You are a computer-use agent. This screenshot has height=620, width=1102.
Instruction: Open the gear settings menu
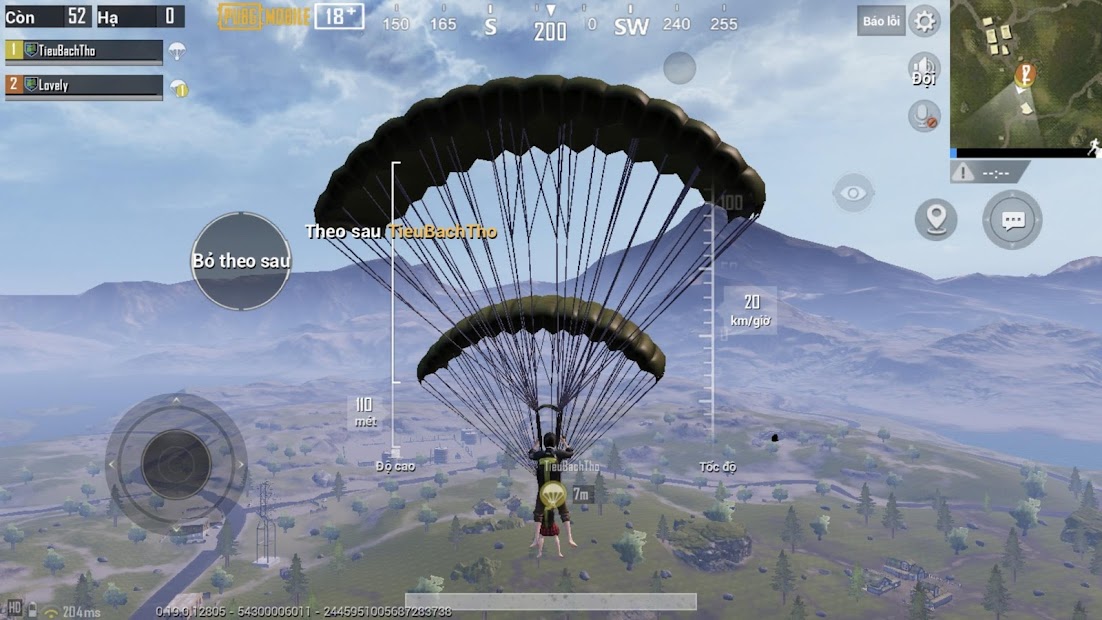pos(924,21)
